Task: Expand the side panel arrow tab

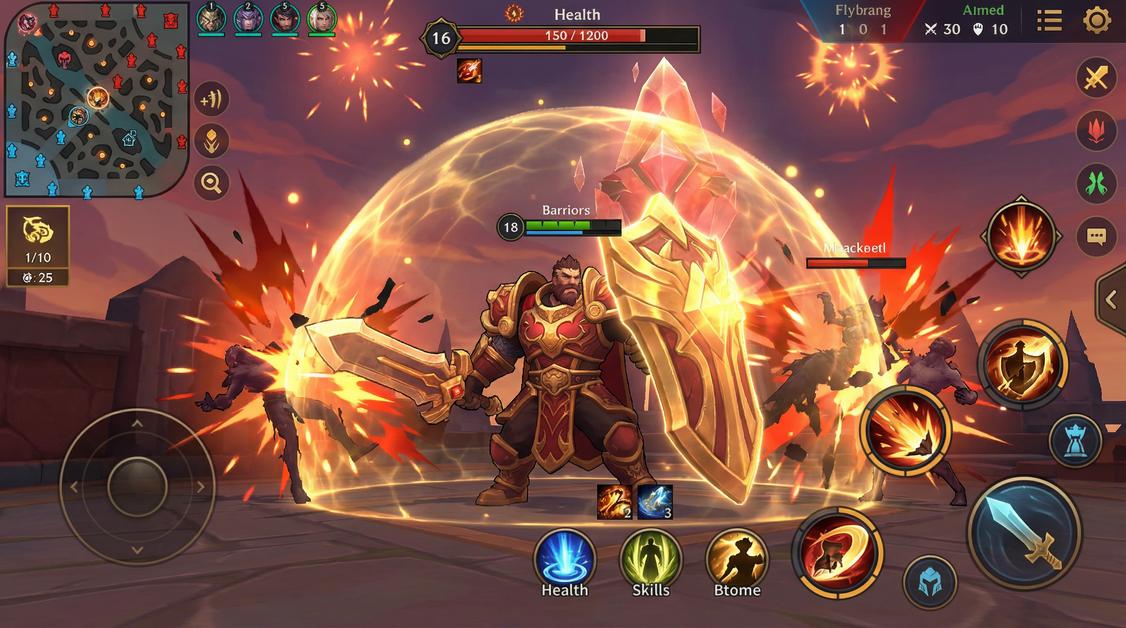Action: 1110,298
